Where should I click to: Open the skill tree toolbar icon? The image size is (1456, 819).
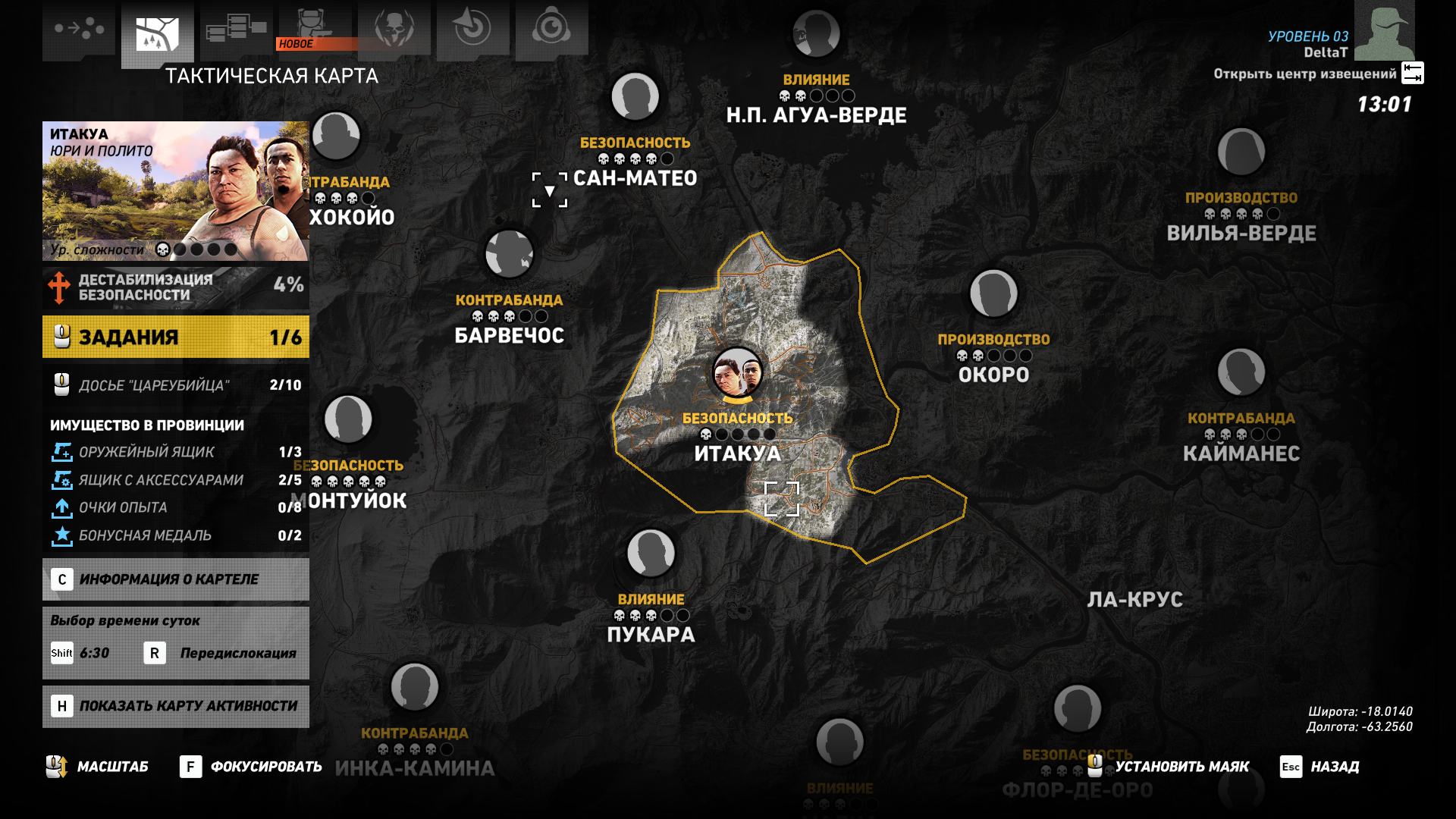click(x=235, y=27)
